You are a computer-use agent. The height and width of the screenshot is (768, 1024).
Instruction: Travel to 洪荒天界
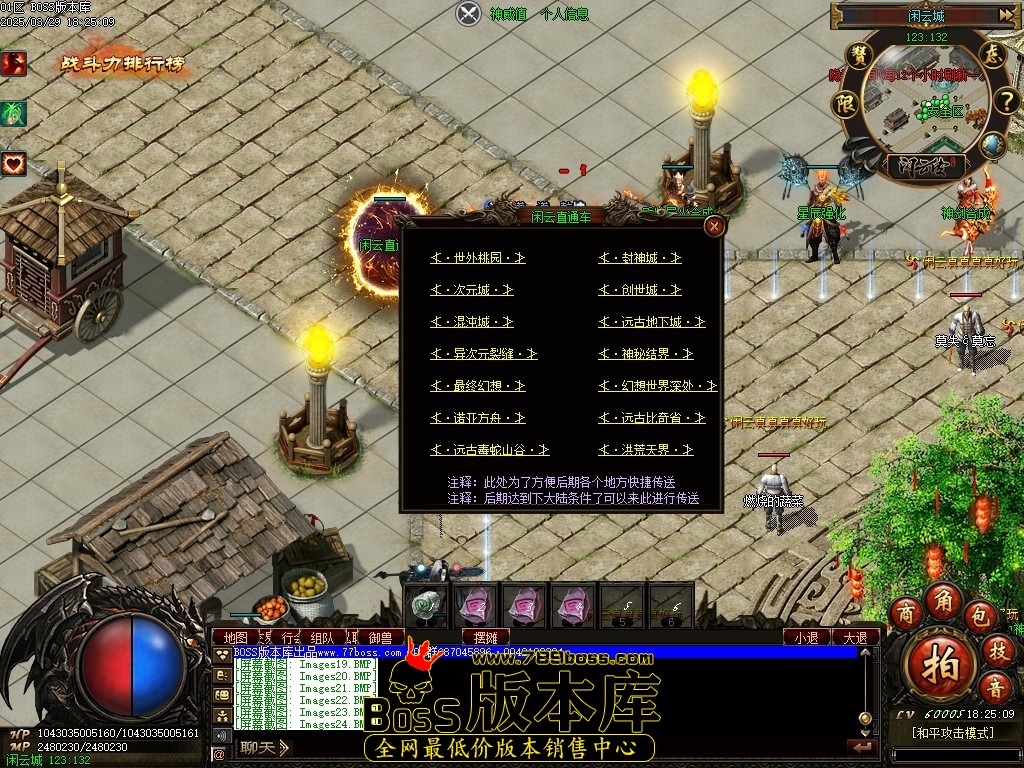(x=646, y=450)
